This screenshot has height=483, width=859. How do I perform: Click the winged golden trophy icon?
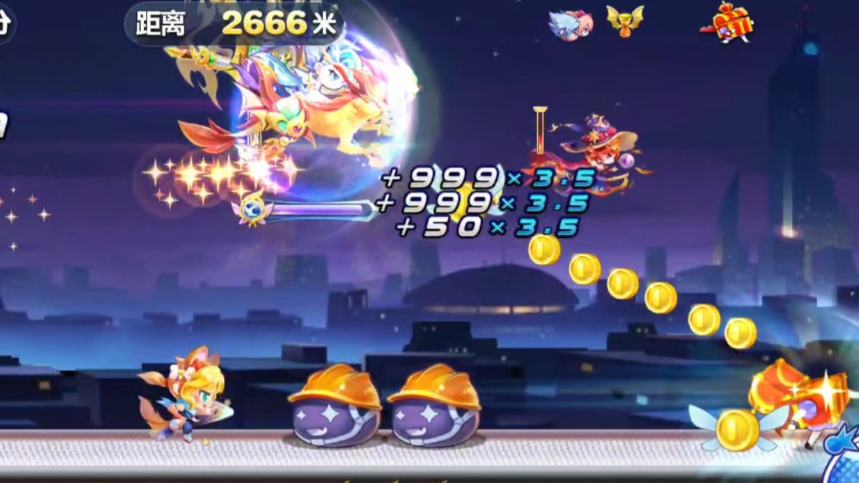[x=625, y=21]
